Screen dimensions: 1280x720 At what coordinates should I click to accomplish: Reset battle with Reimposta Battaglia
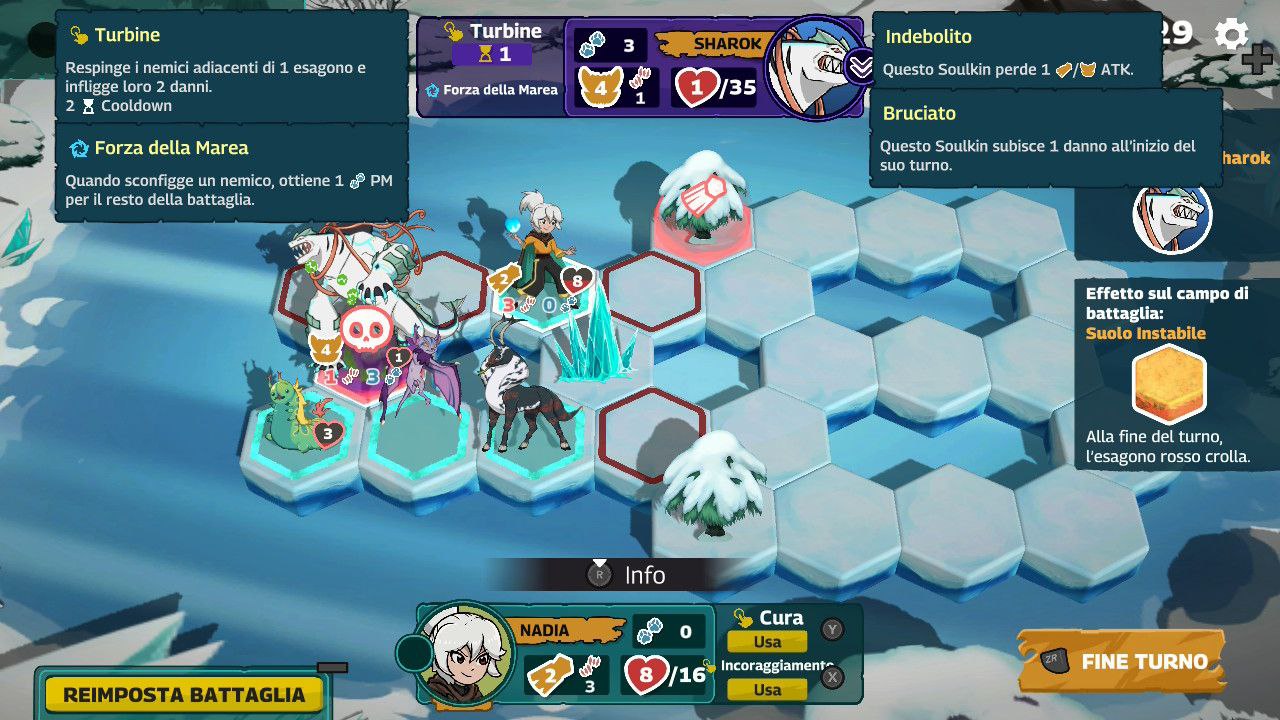tap(183, 694)
